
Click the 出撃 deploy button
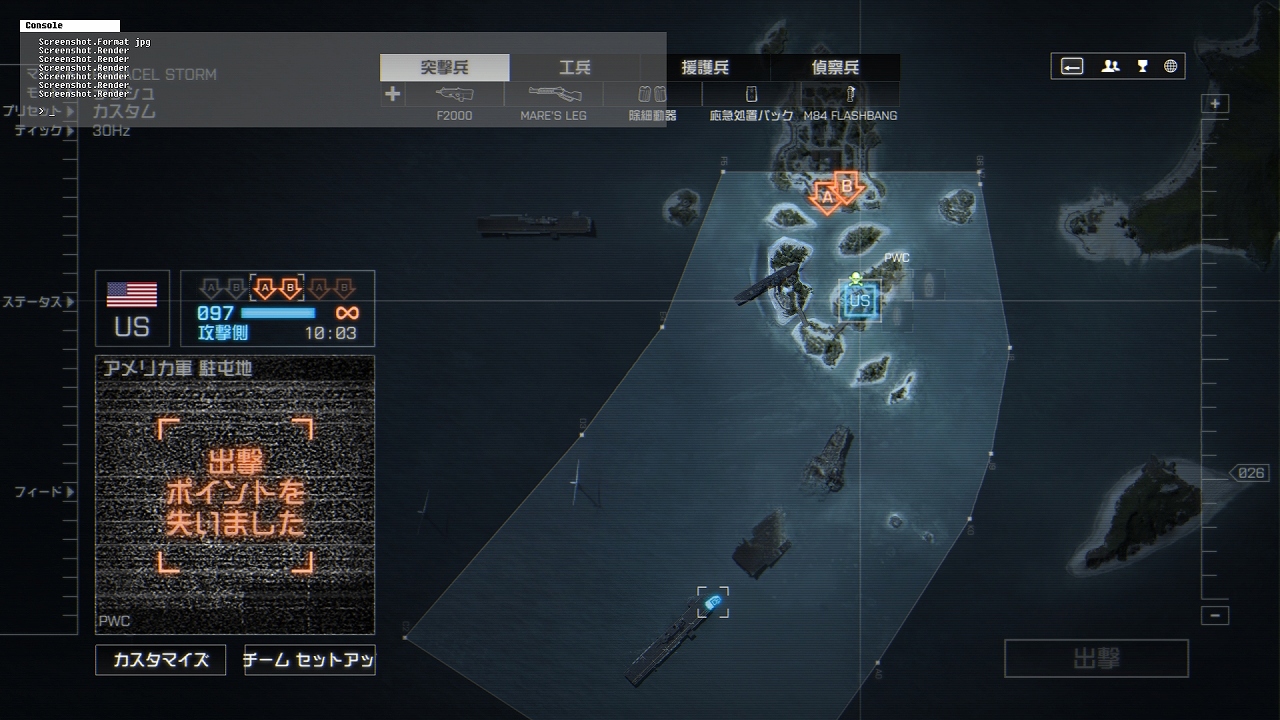[x=1096, y=659]
